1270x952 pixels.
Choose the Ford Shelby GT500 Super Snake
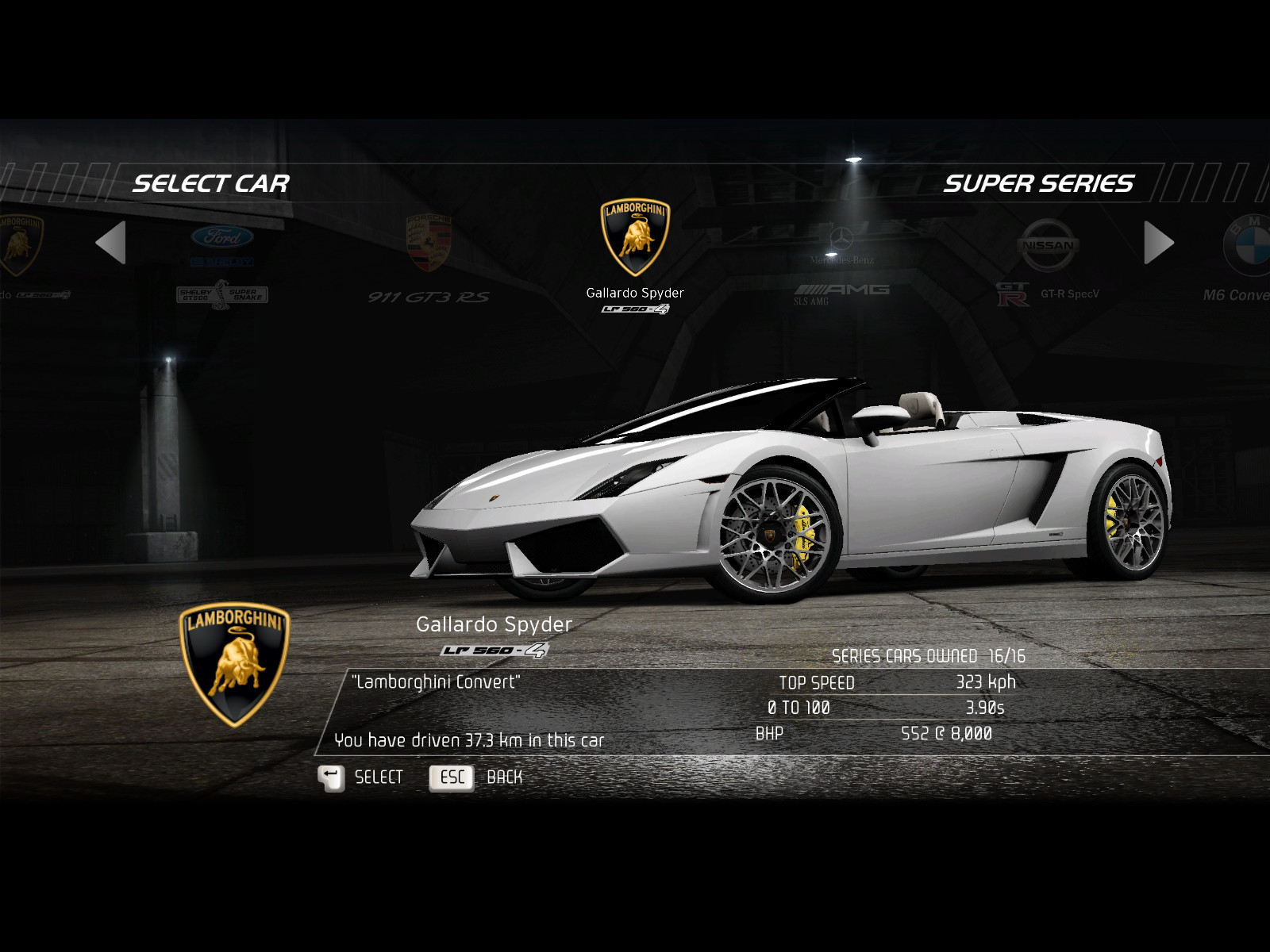[x=222, y=260]
